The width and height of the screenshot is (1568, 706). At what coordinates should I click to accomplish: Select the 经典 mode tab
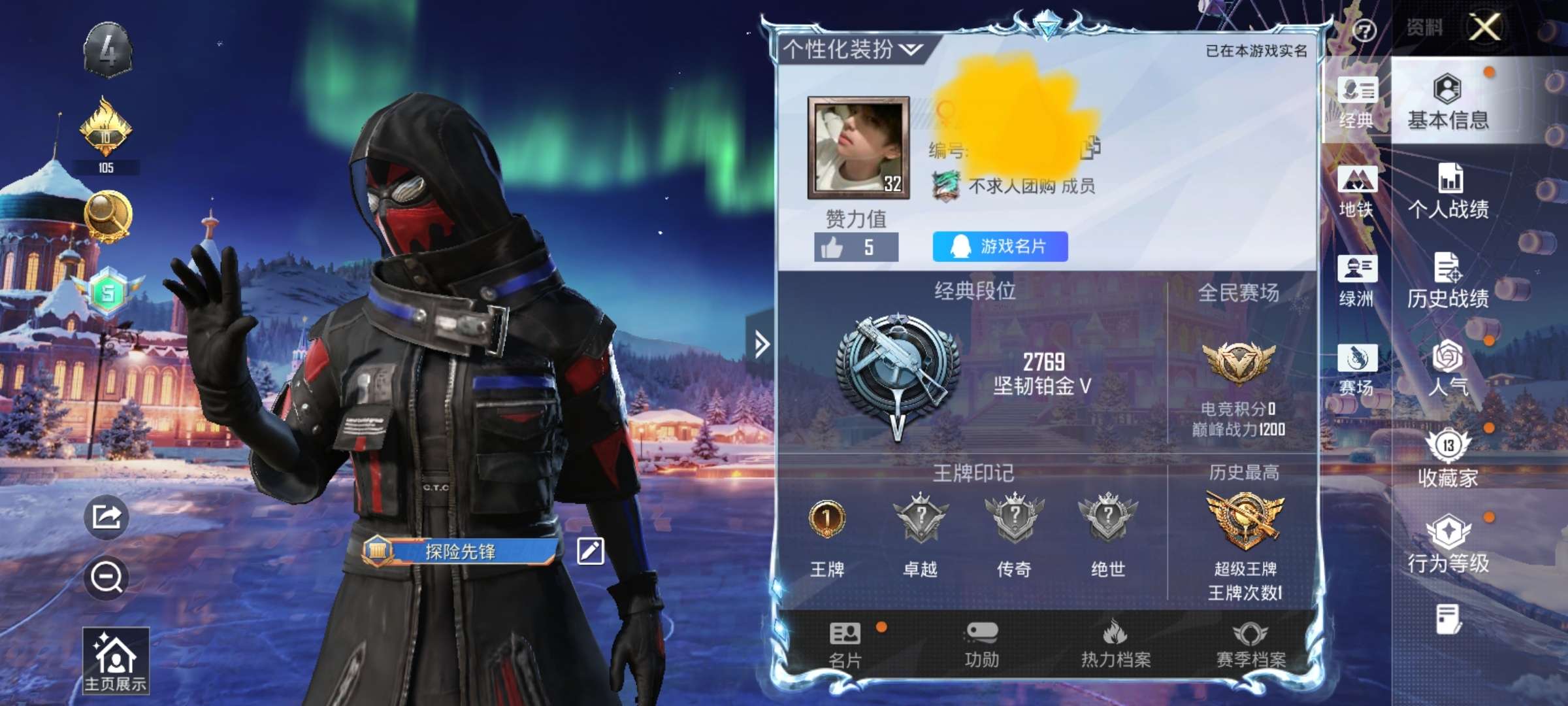(x=1356, y=103)
